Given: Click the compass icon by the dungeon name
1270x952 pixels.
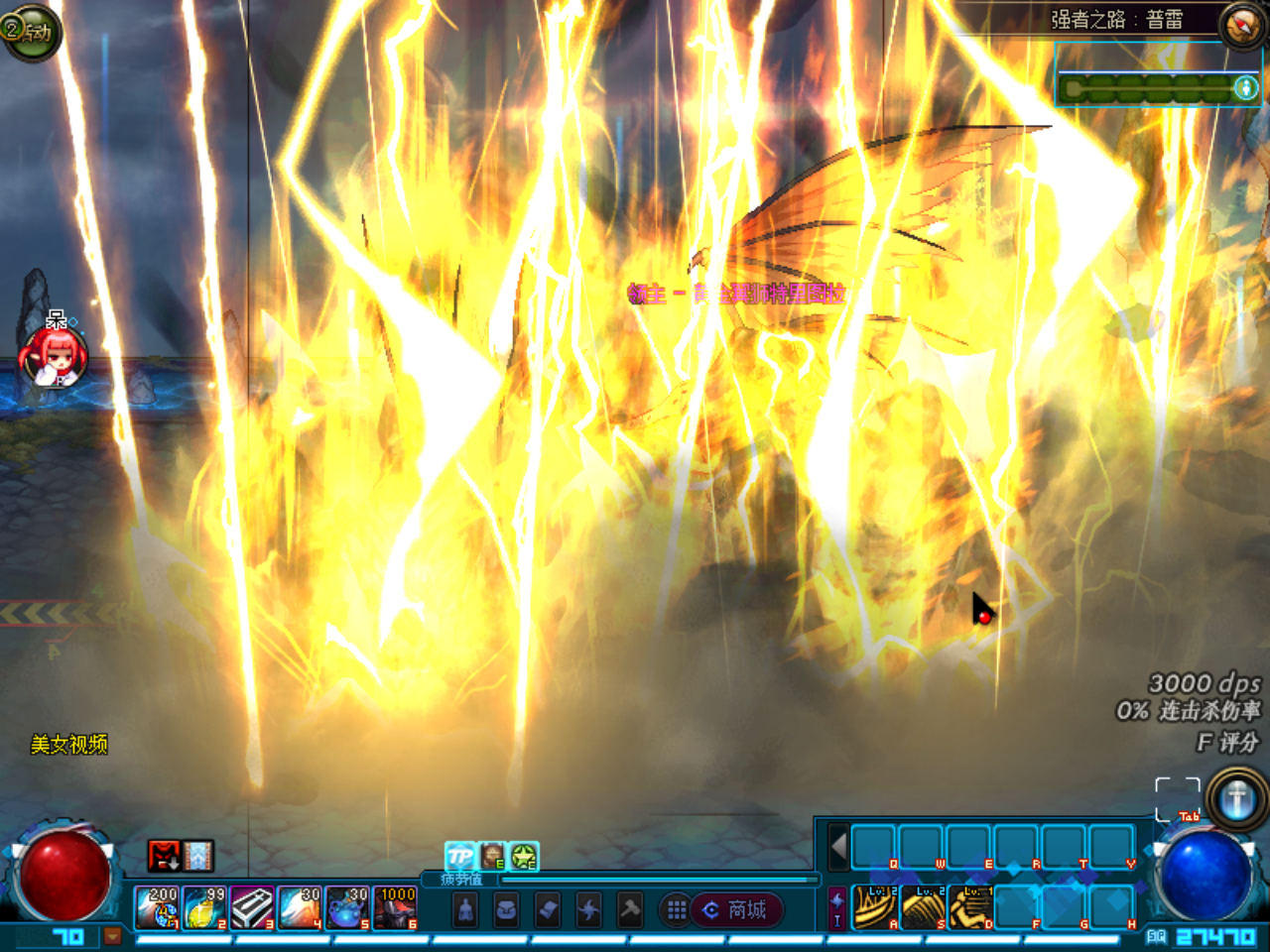Looking at the screenshot, I should pyautogui.click(x=1241, y=26).
